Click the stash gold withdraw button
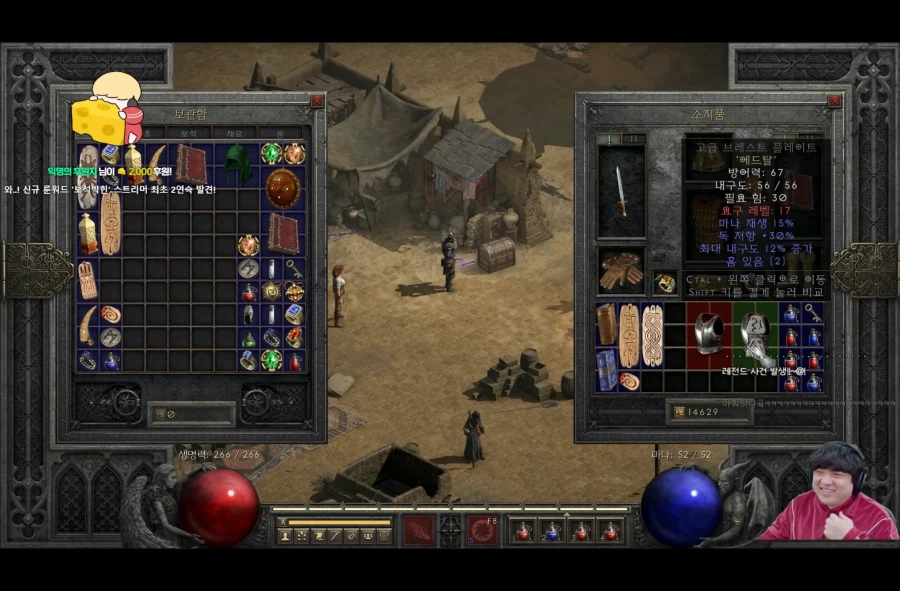 point(157,412)
